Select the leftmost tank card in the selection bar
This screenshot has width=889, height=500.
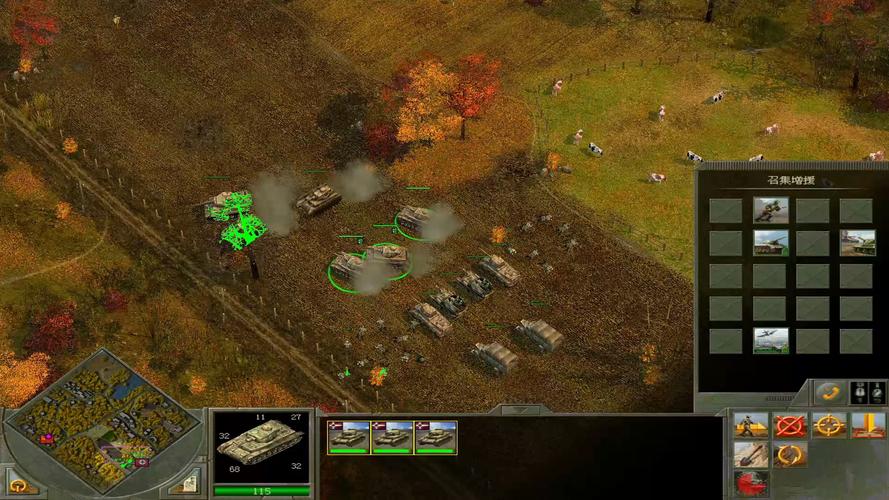click(349, 437)
